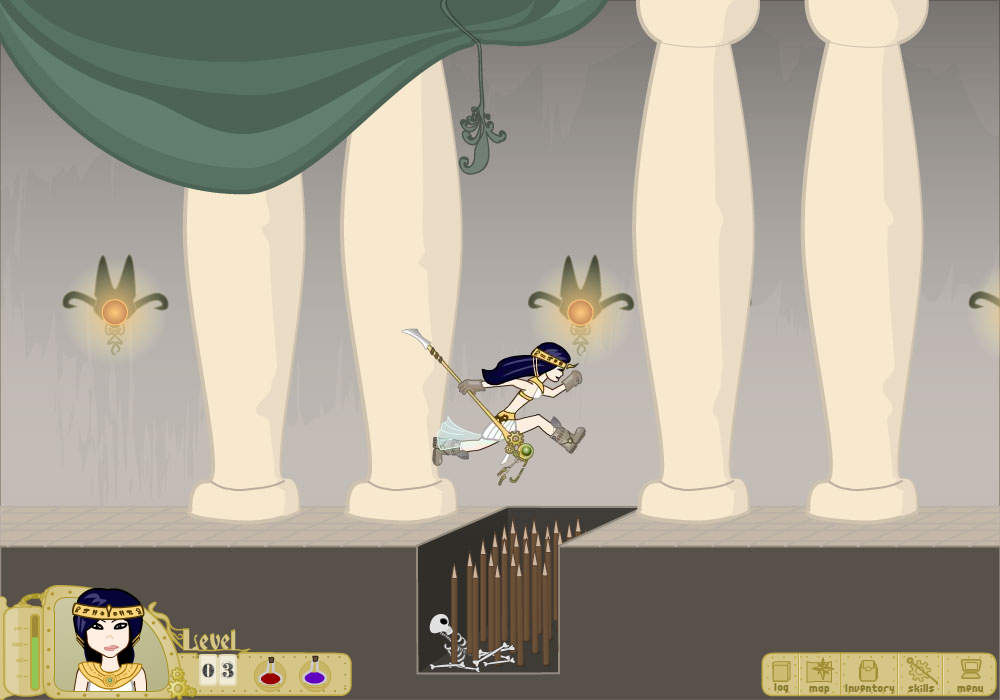
Task: Open the game menu
Action: click(968, 674)
